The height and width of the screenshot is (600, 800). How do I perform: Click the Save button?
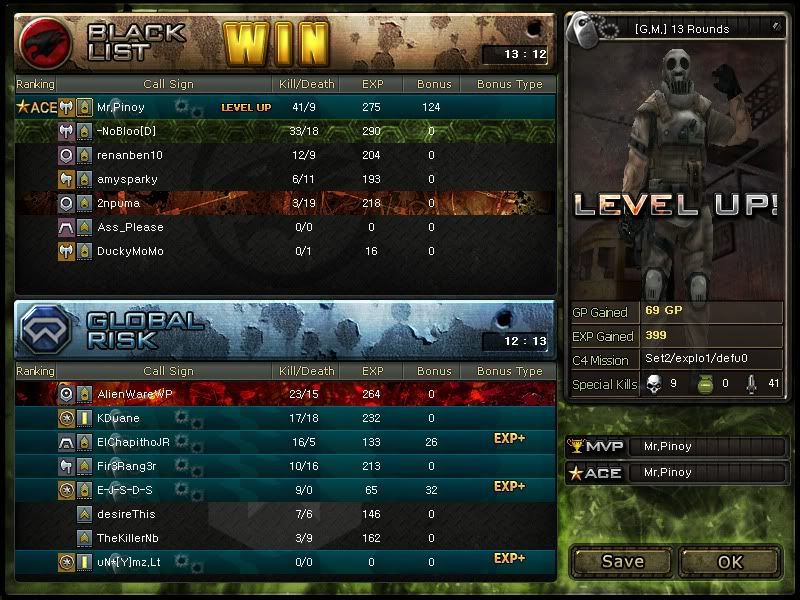pyautogui.click(x=622, y=561)
